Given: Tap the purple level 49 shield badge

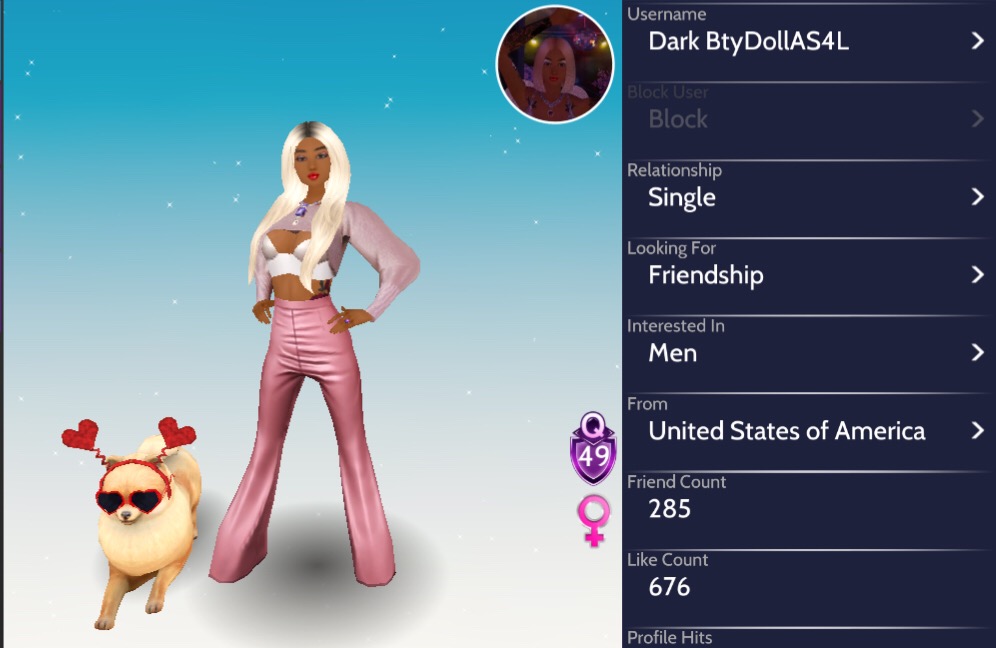Looking at the screenshot, I should point(593,449).
